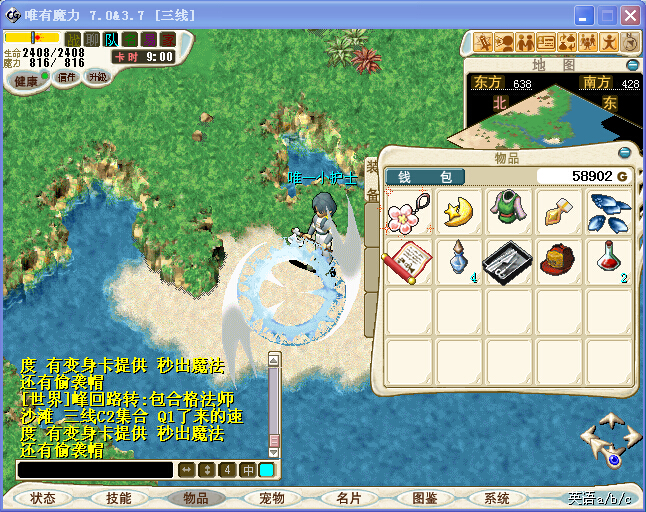
Task: Select the crescent moon with star item
Action: click(459, 212)
